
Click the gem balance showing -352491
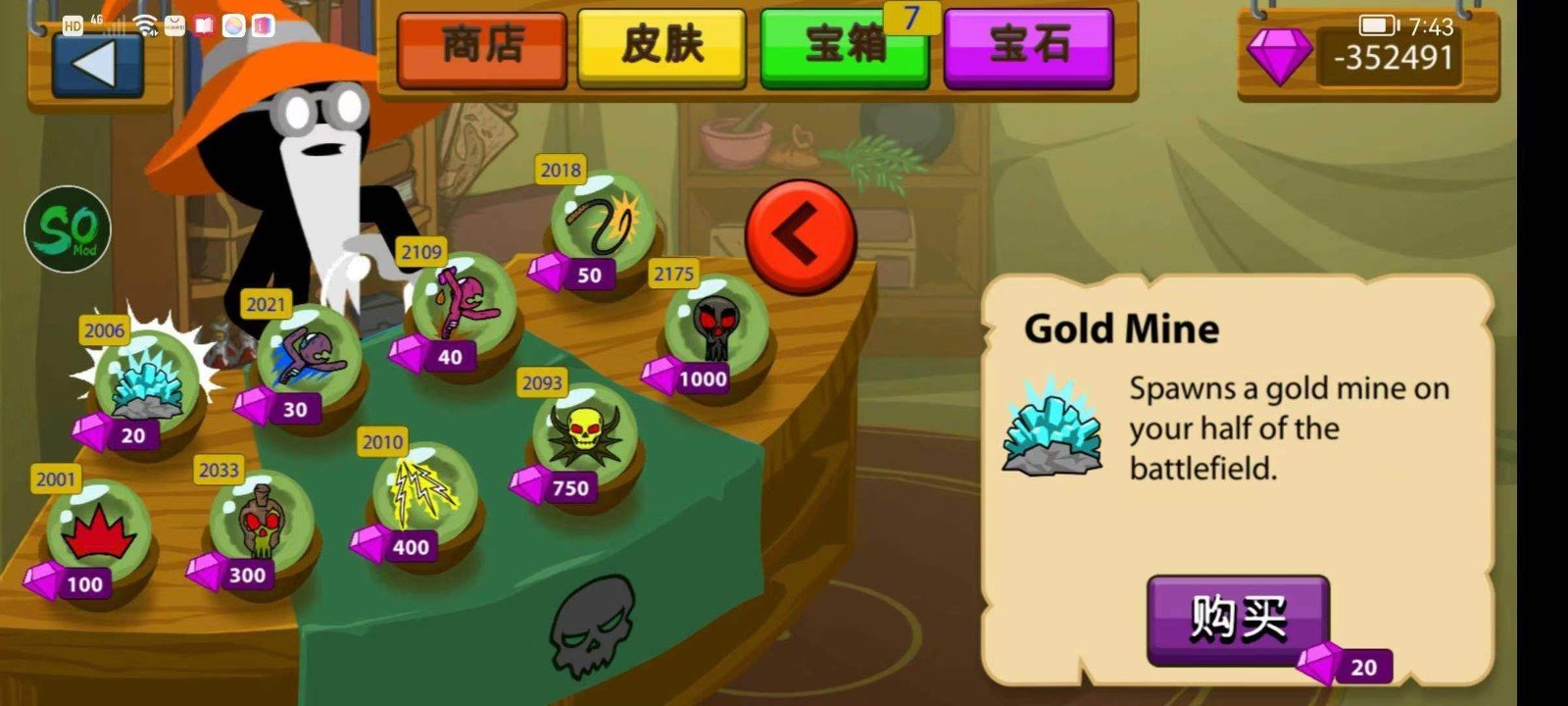1392,56
